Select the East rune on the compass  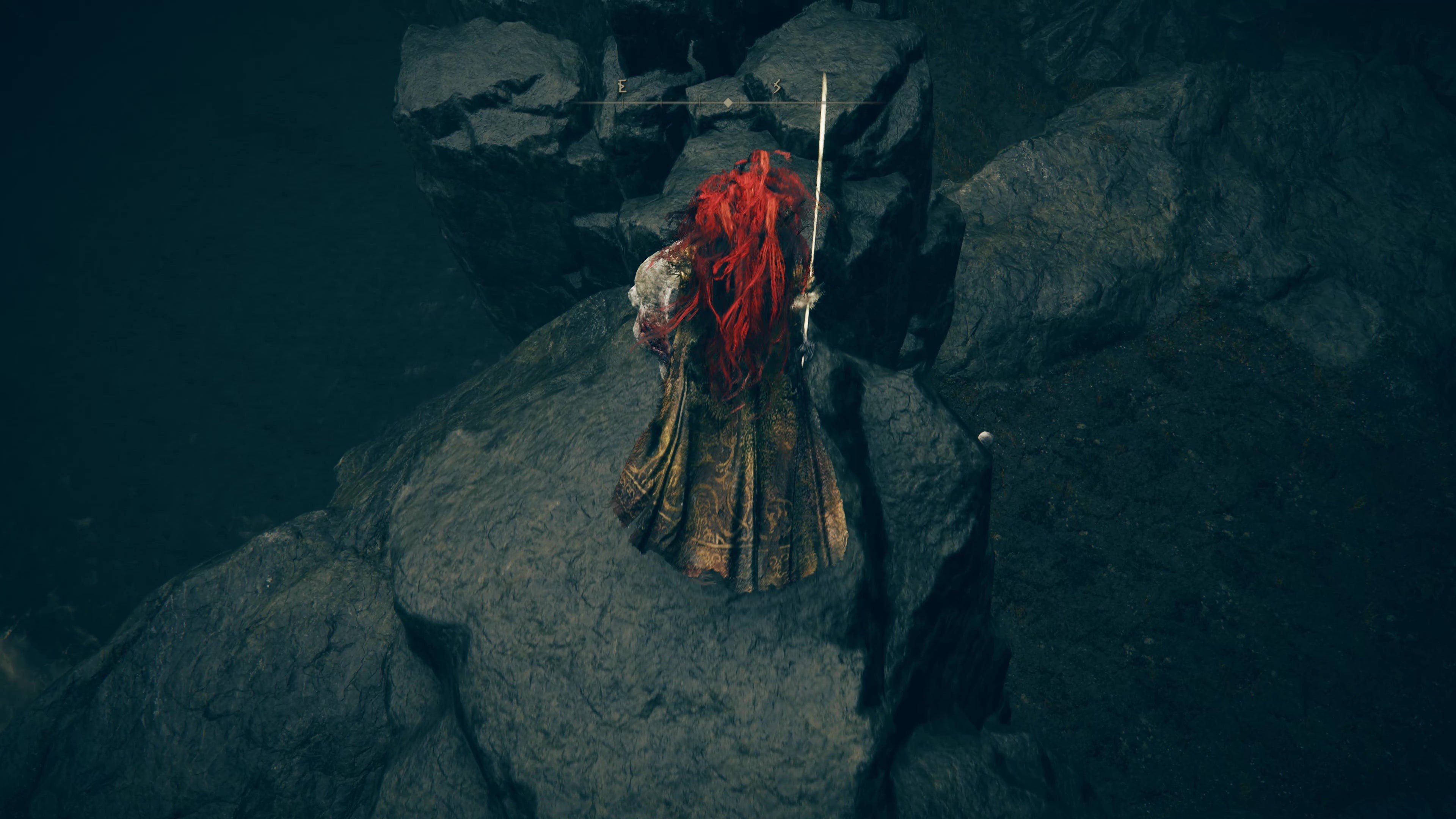(623, 86)
